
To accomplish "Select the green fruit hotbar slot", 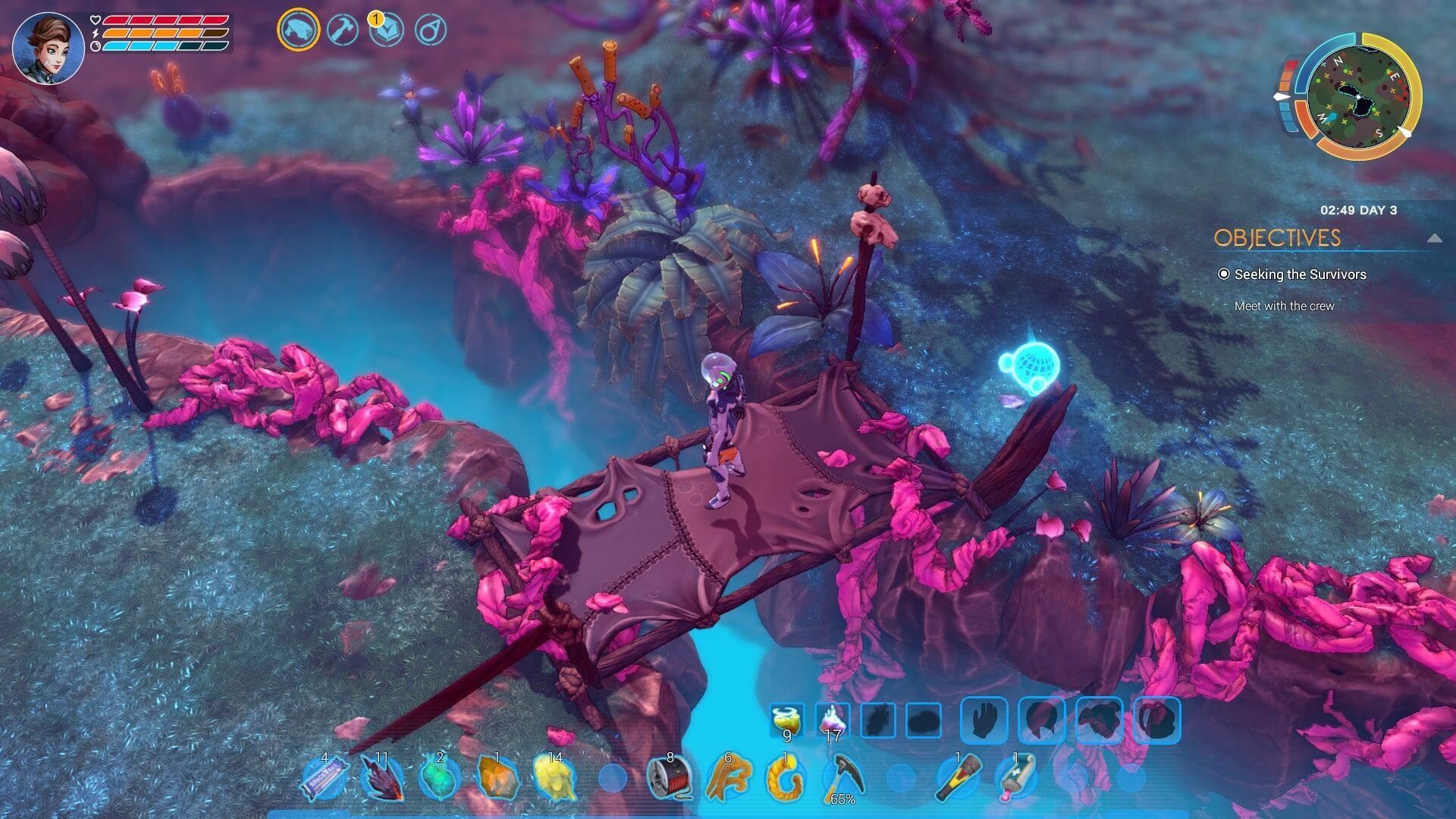I will [x=439, y=778].
